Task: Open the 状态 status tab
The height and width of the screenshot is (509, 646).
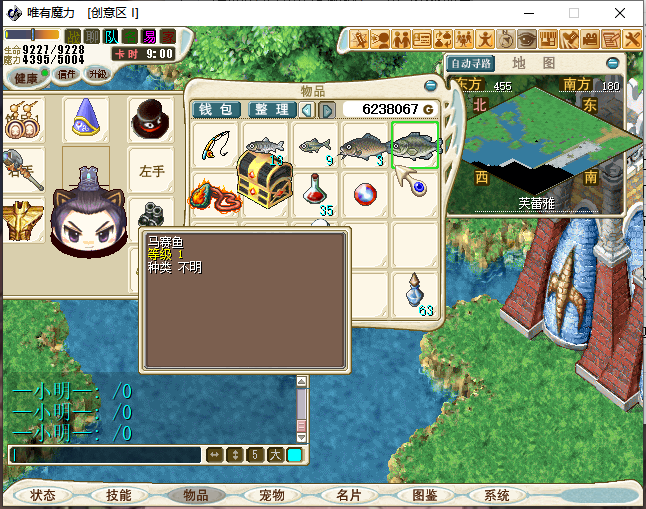Action: [x=43, y=495]
